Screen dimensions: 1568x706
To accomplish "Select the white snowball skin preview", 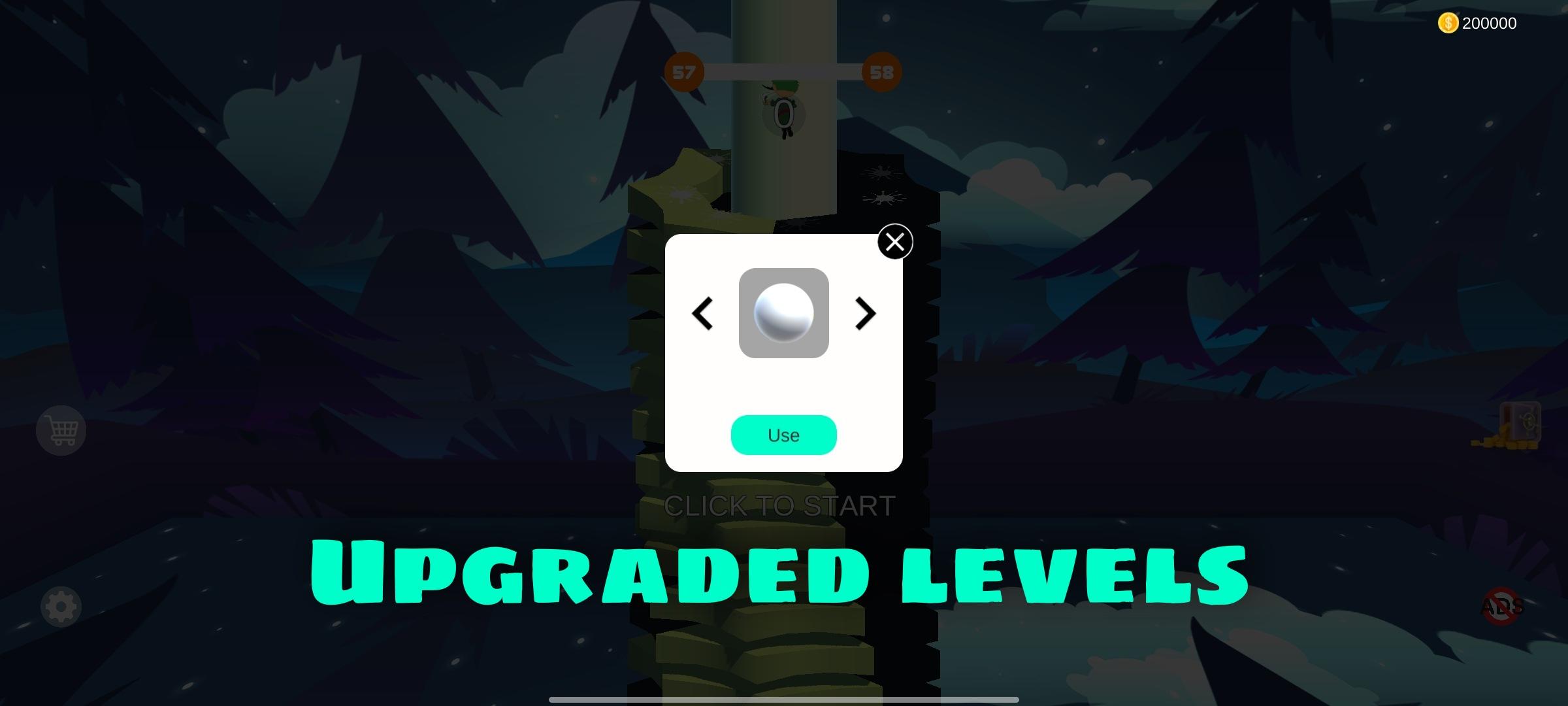I will coord(783,313).
